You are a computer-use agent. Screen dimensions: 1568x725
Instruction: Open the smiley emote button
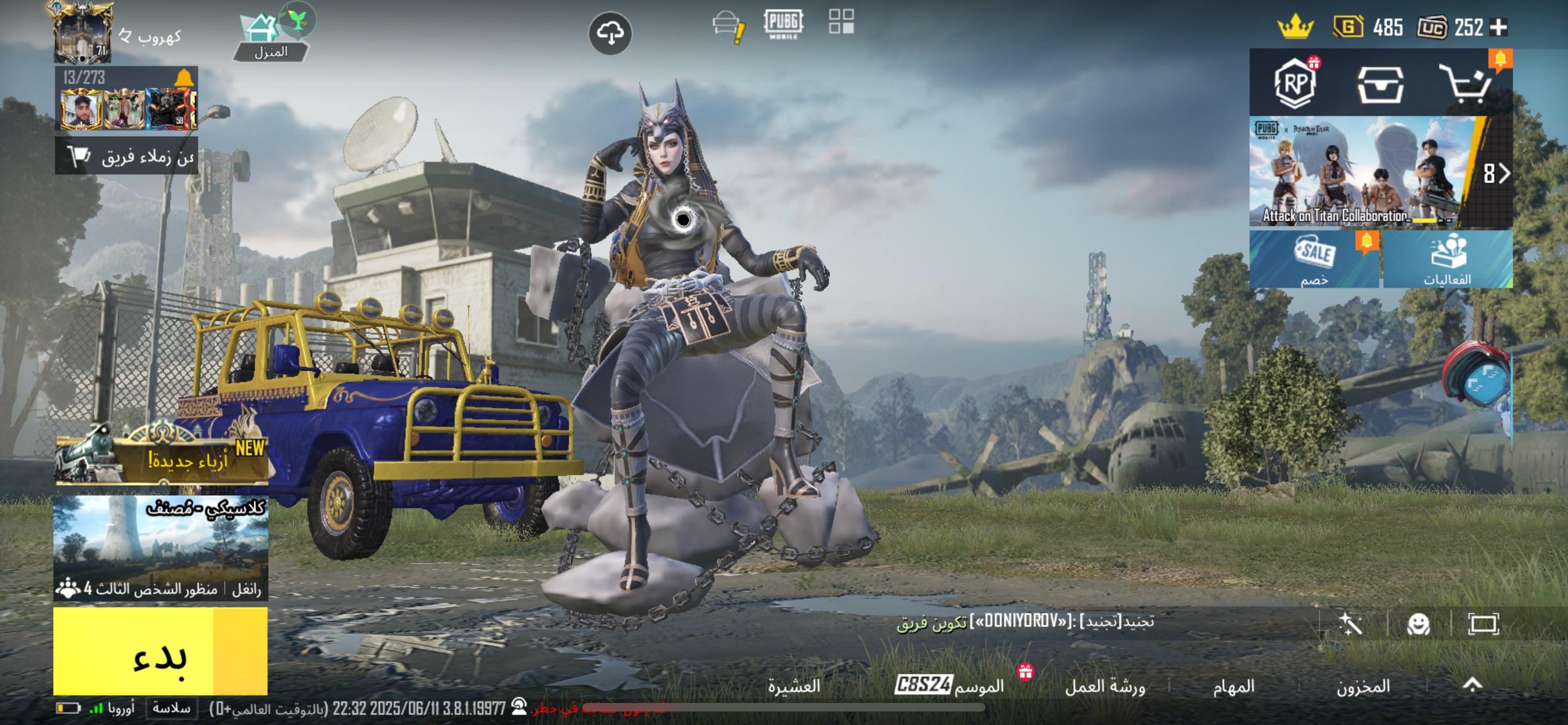tap(1418, 624)
